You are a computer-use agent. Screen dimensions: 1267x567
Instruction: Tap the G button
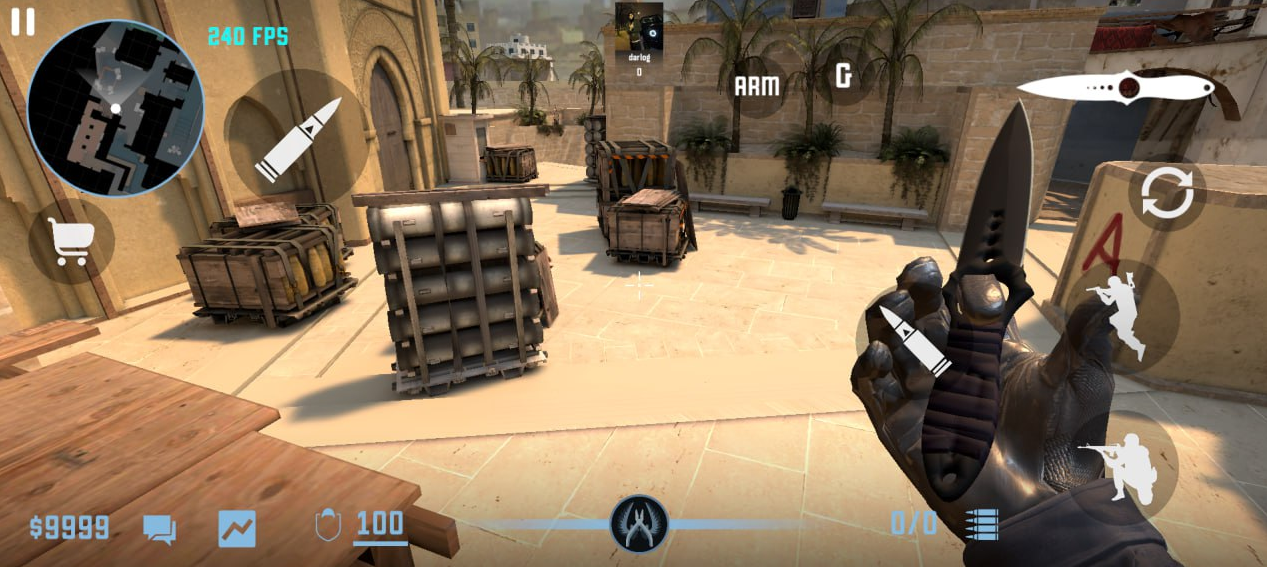[844, 75]
